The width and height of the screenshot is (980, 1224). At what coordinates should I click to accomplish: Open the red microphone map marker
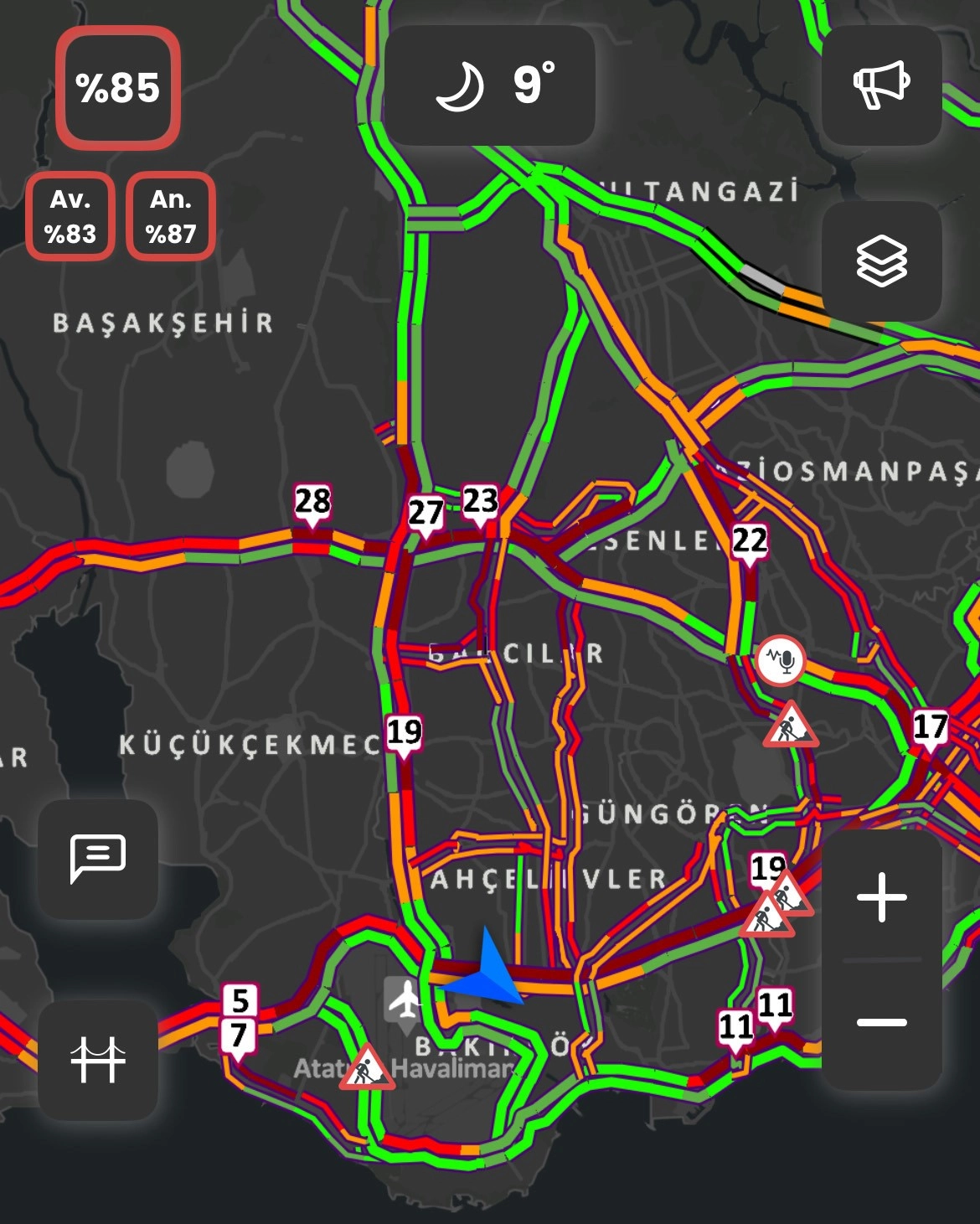point(781,661)
